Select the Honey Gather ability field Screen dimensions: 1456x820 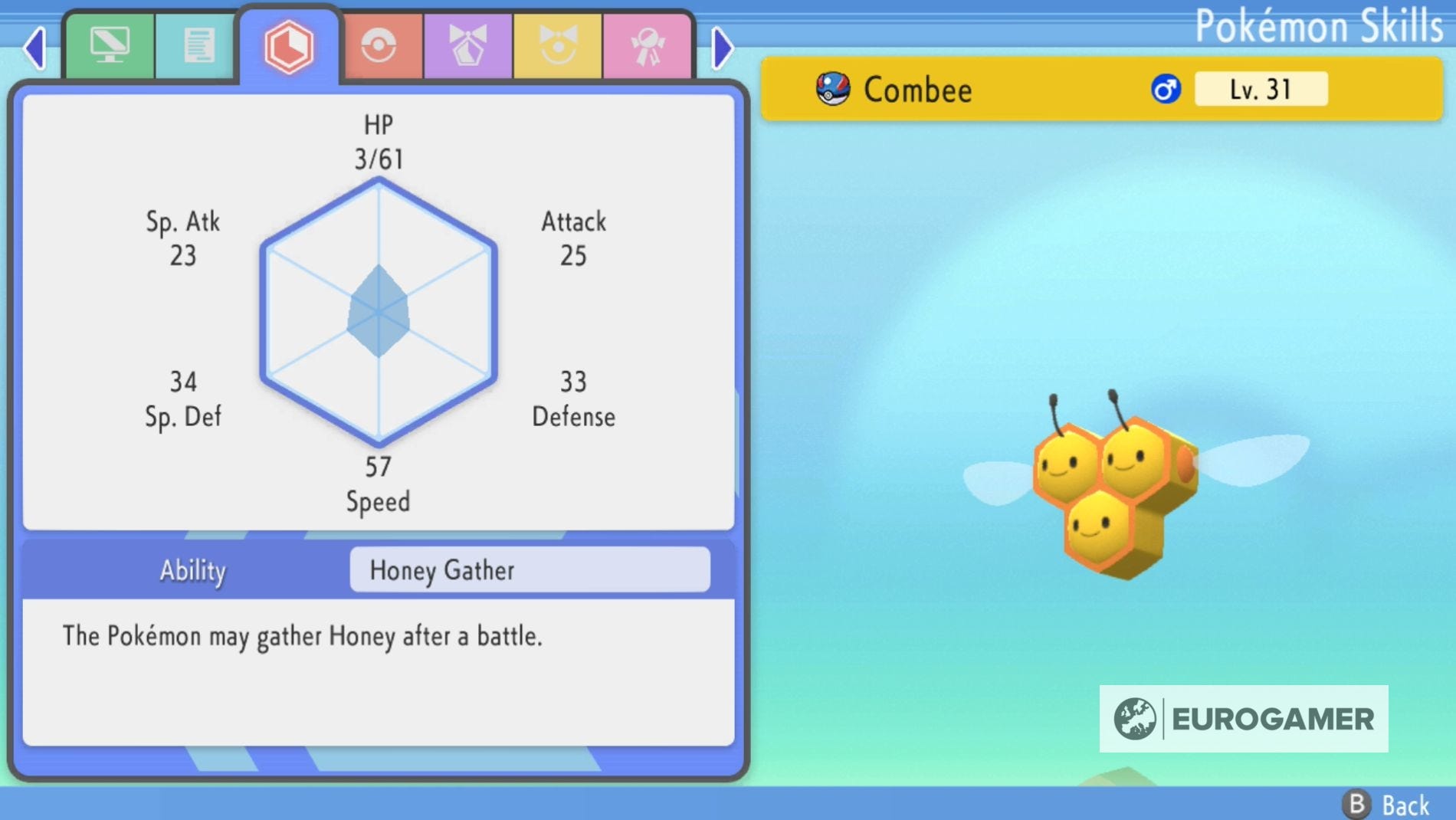[530, 570]
